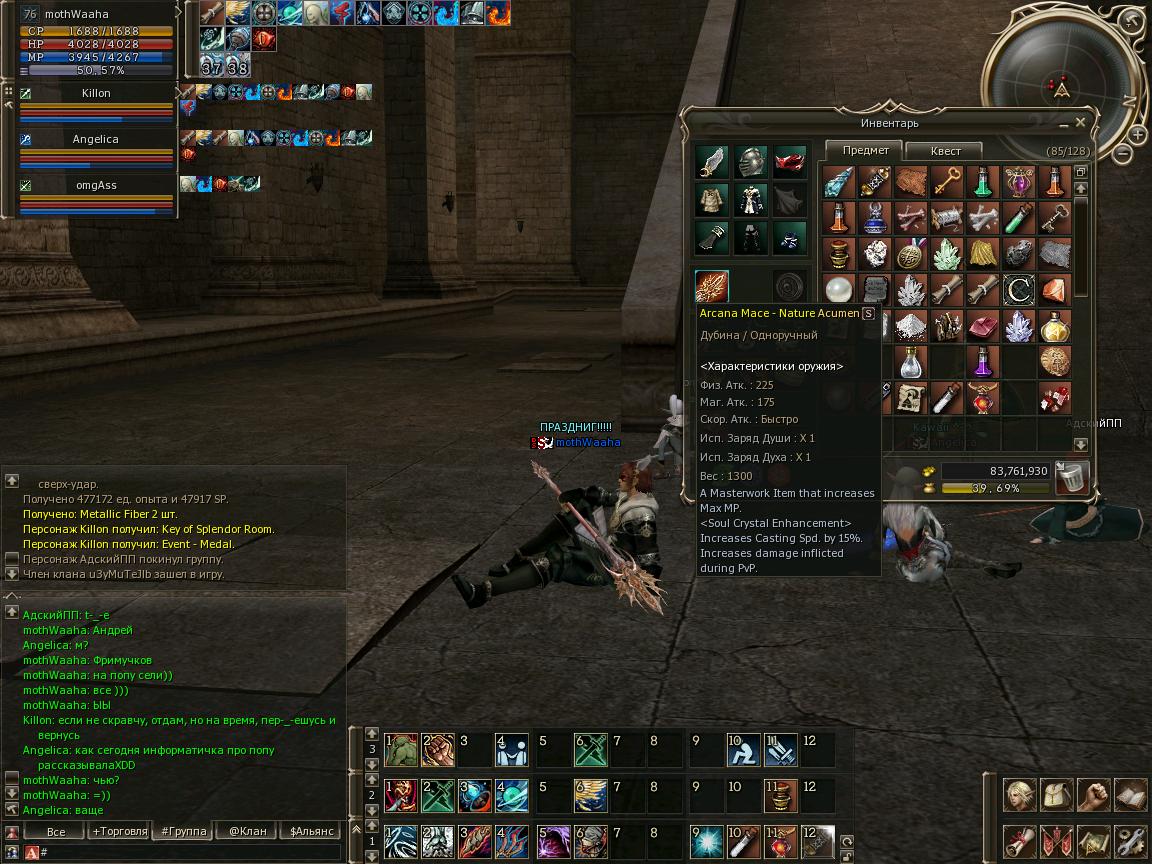Click the medal item in the inventory
This screenshot has height=864, width=1152.
[910, 254]
